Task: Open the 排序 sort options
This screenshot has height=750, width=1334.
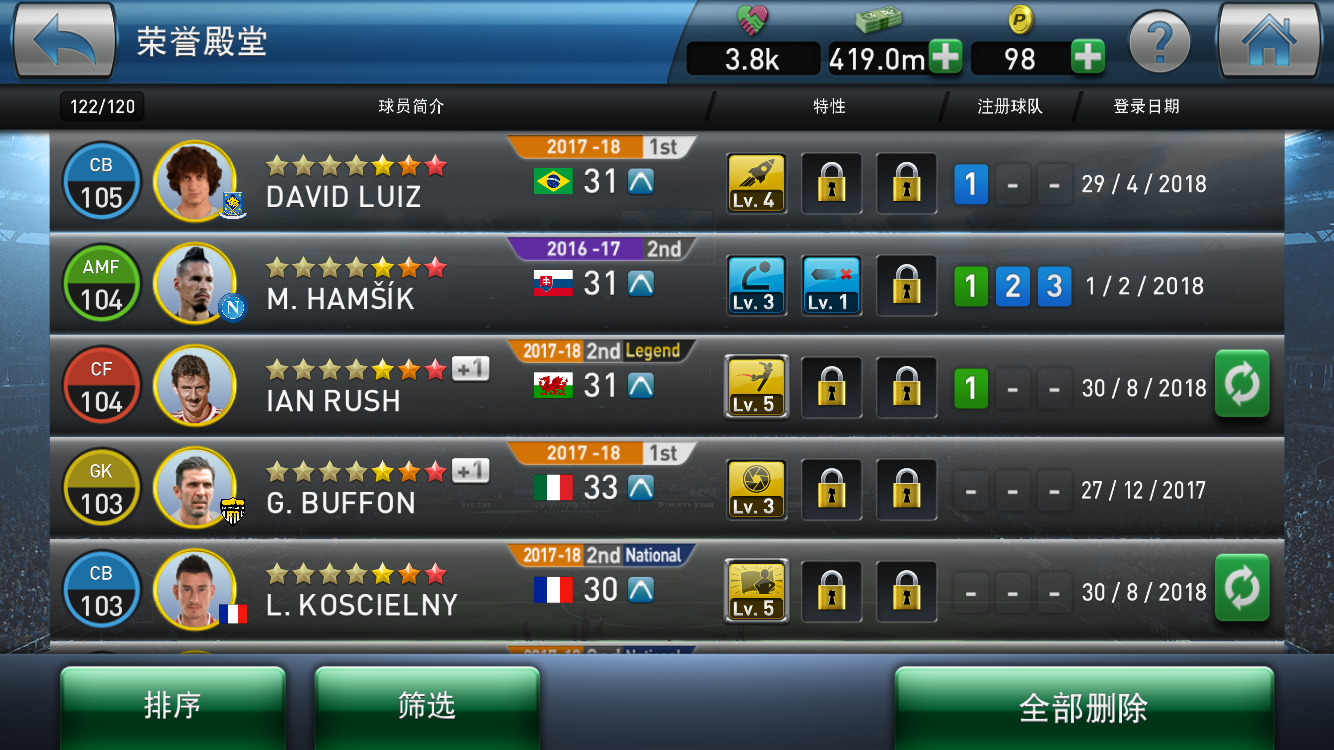Action: 172,706
